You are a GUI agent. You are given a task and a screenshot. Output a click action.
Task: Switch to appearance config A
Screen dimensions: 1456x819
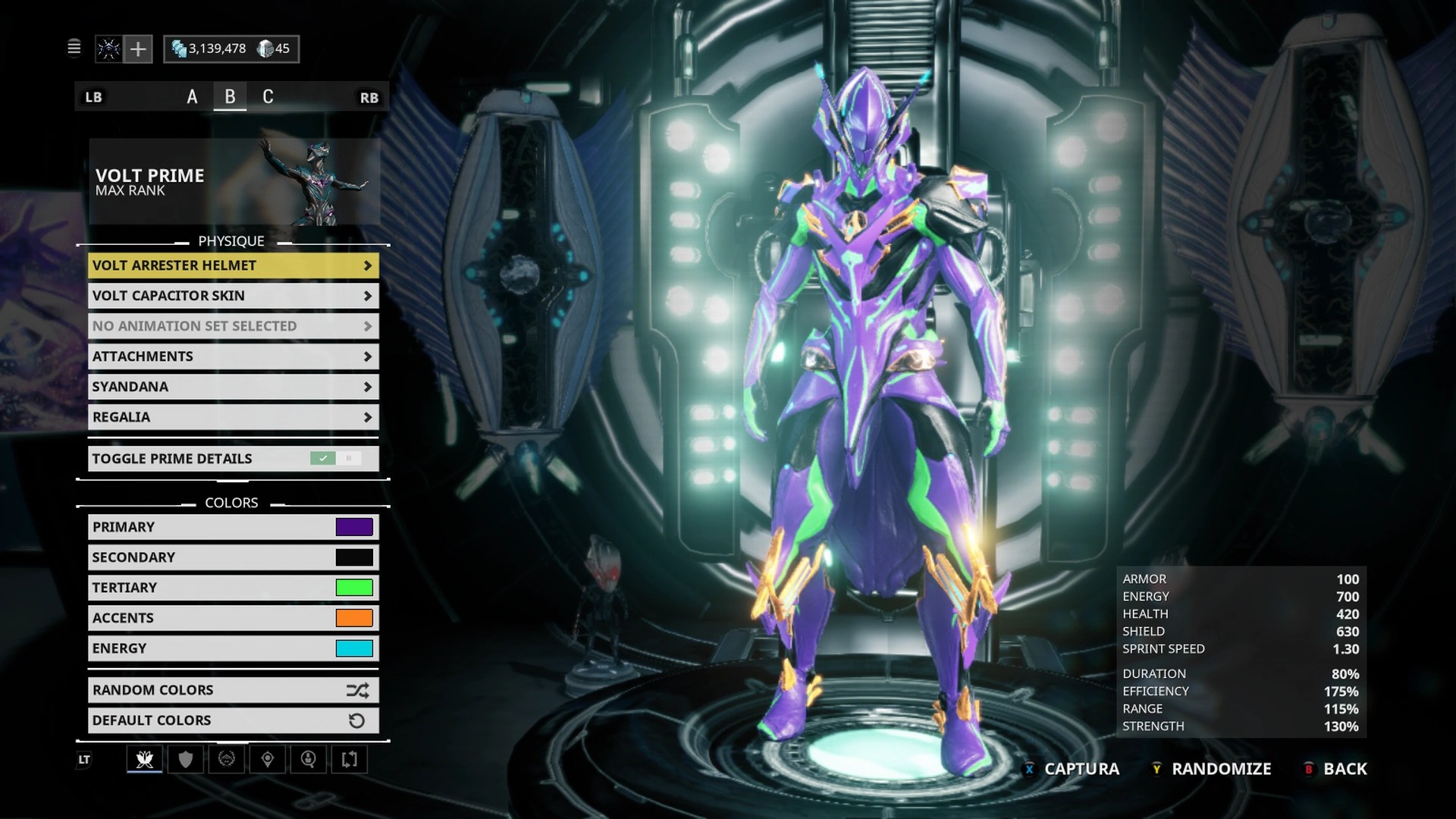(x=192, y=97)
